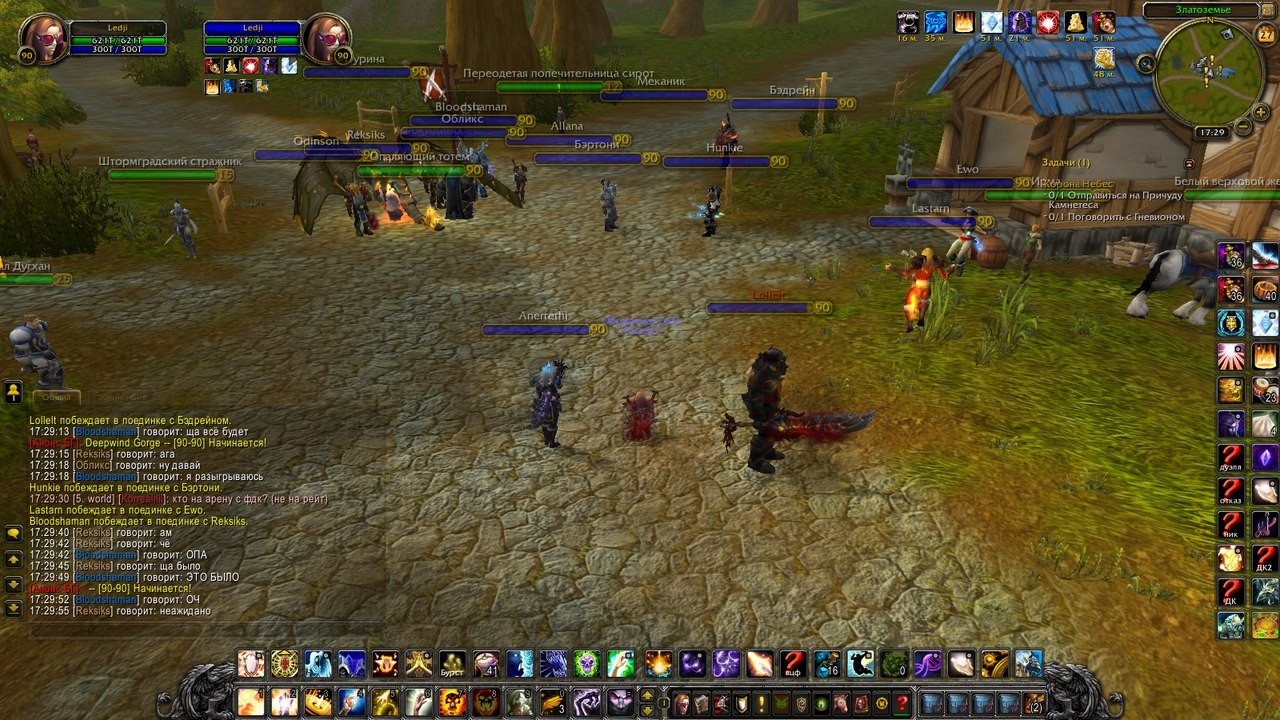This screenshot has height=720, width=1280.
Task: Click the circular minimap
Action: [x=1208, y=73]
